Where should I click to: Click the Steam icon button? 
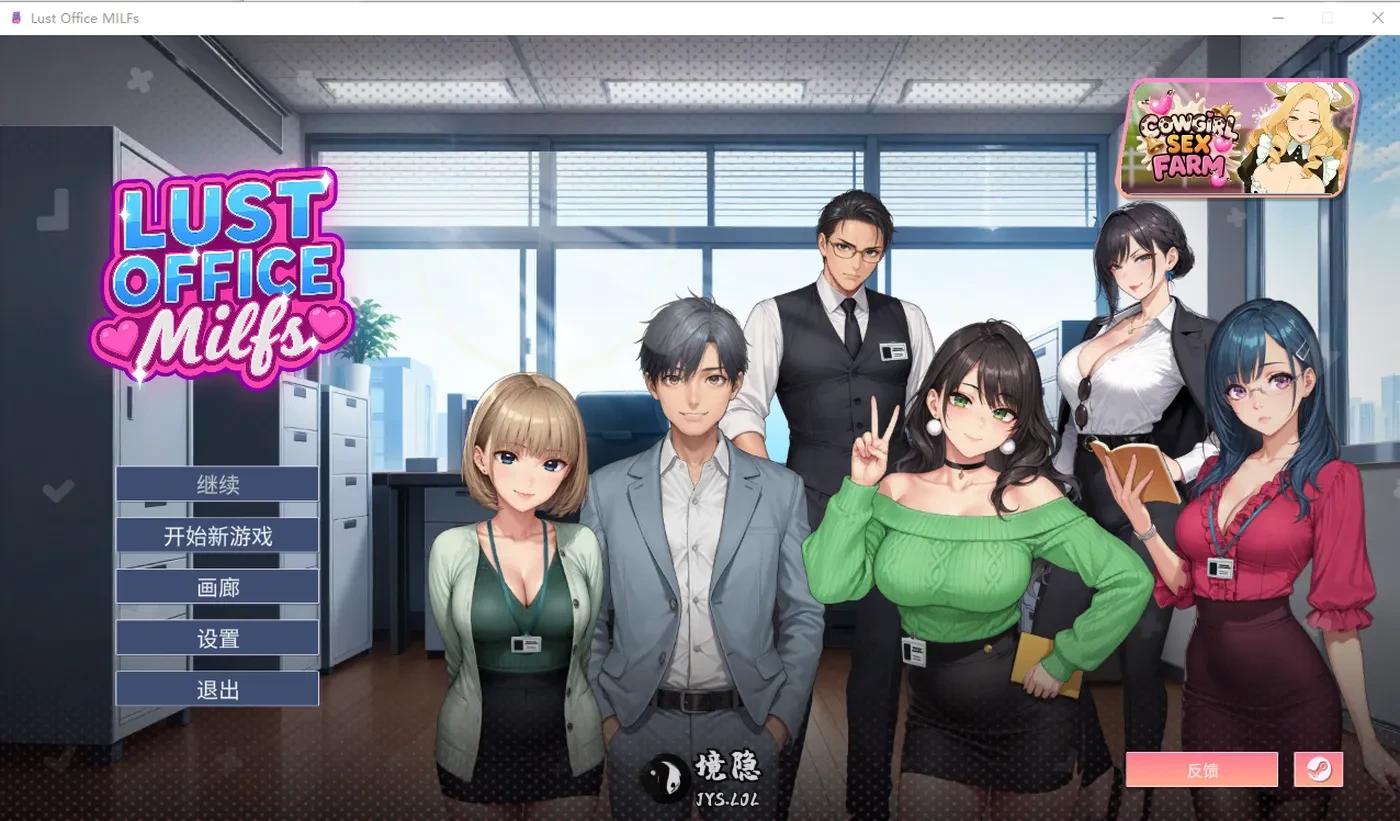click(1318, 769)
